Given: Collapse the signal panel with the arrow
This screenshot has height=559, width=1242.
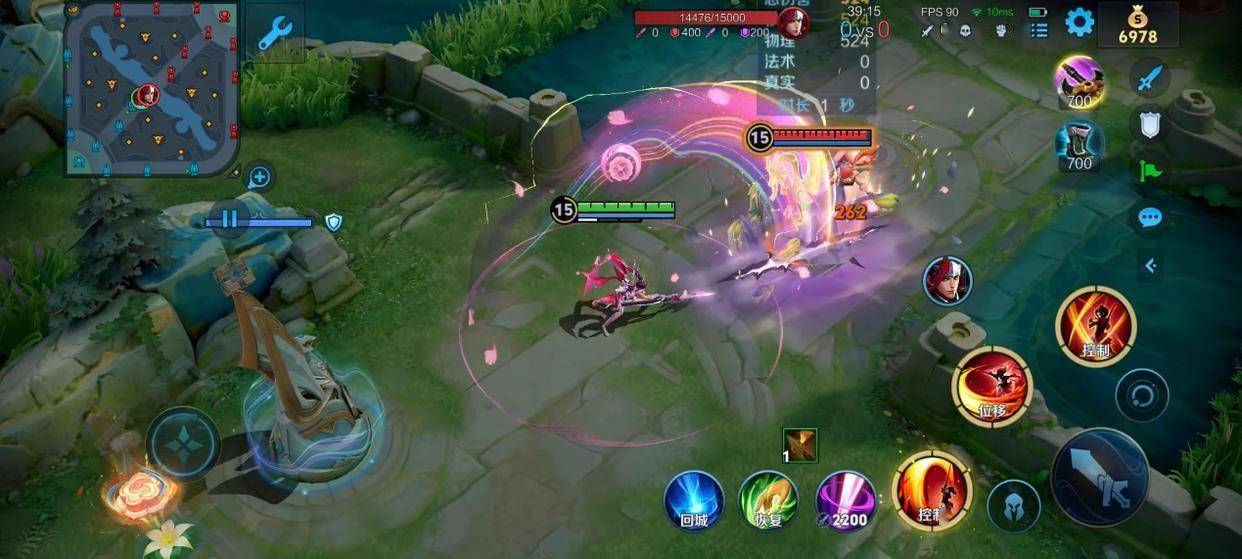Looking at the screenshot, I should point(1150,265).
